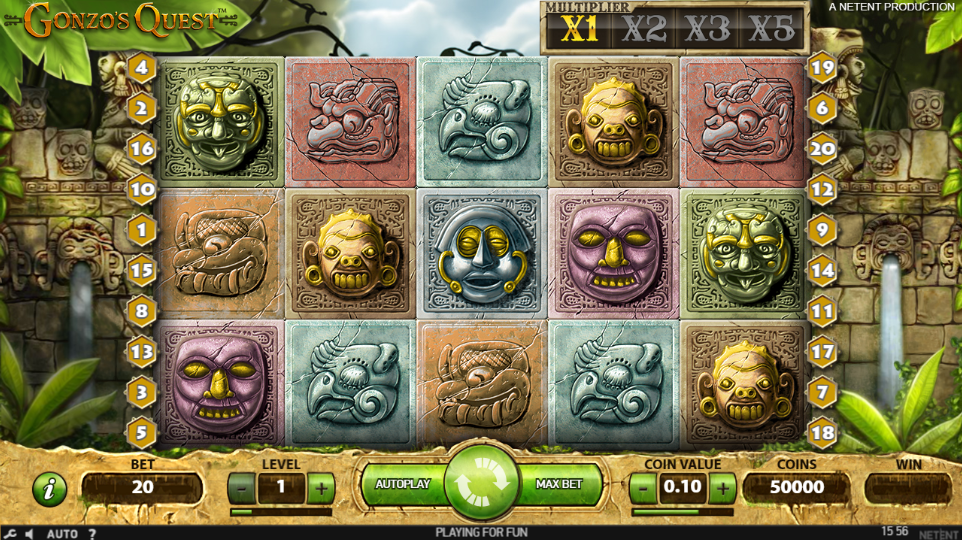962x540 pixels.
Task: Spin the reels with the green button
Action: pyautogui.click(x=481, y=484)
